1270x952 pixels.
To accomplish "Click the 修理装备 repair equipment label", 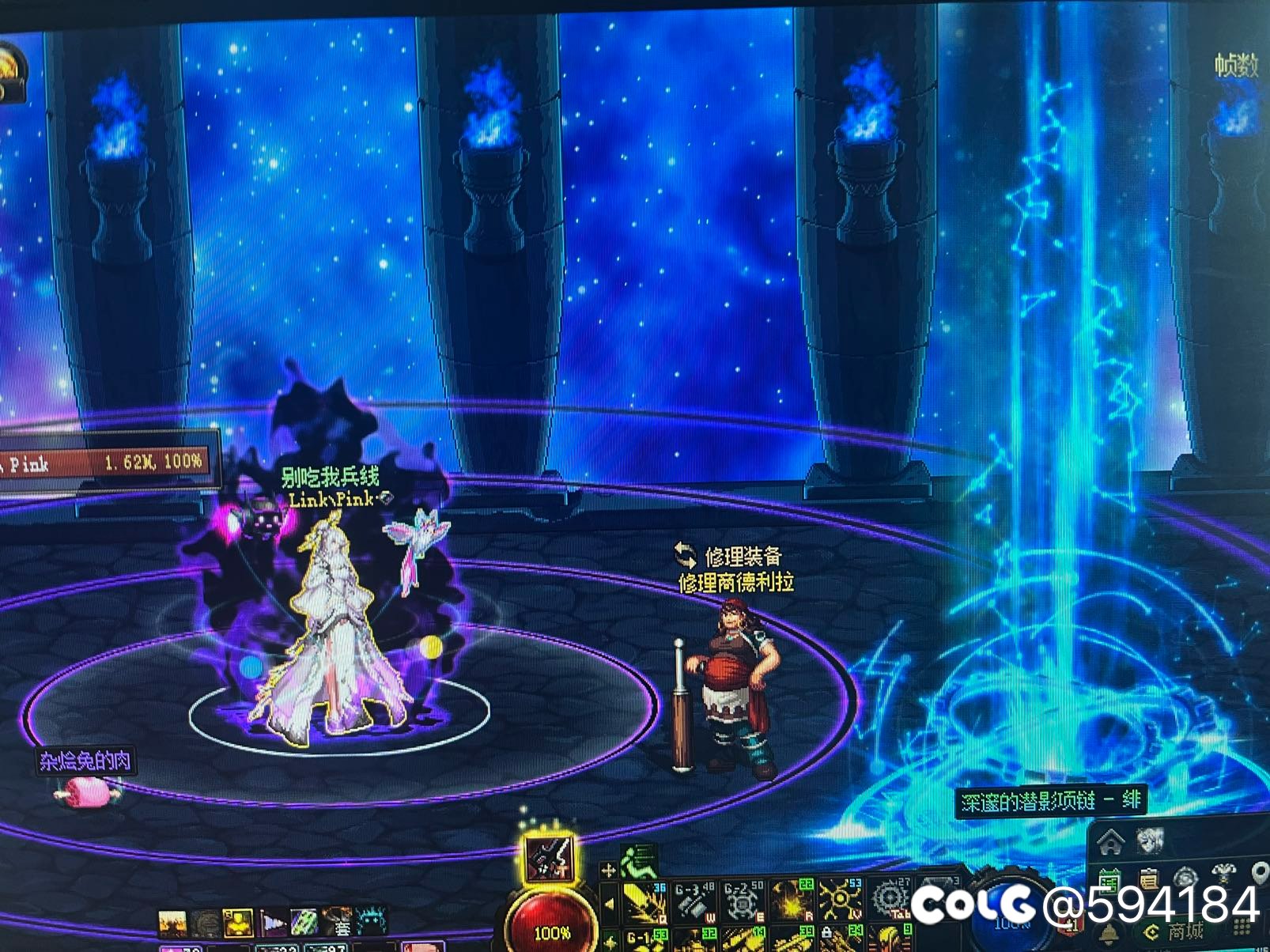I will (742, 556).
